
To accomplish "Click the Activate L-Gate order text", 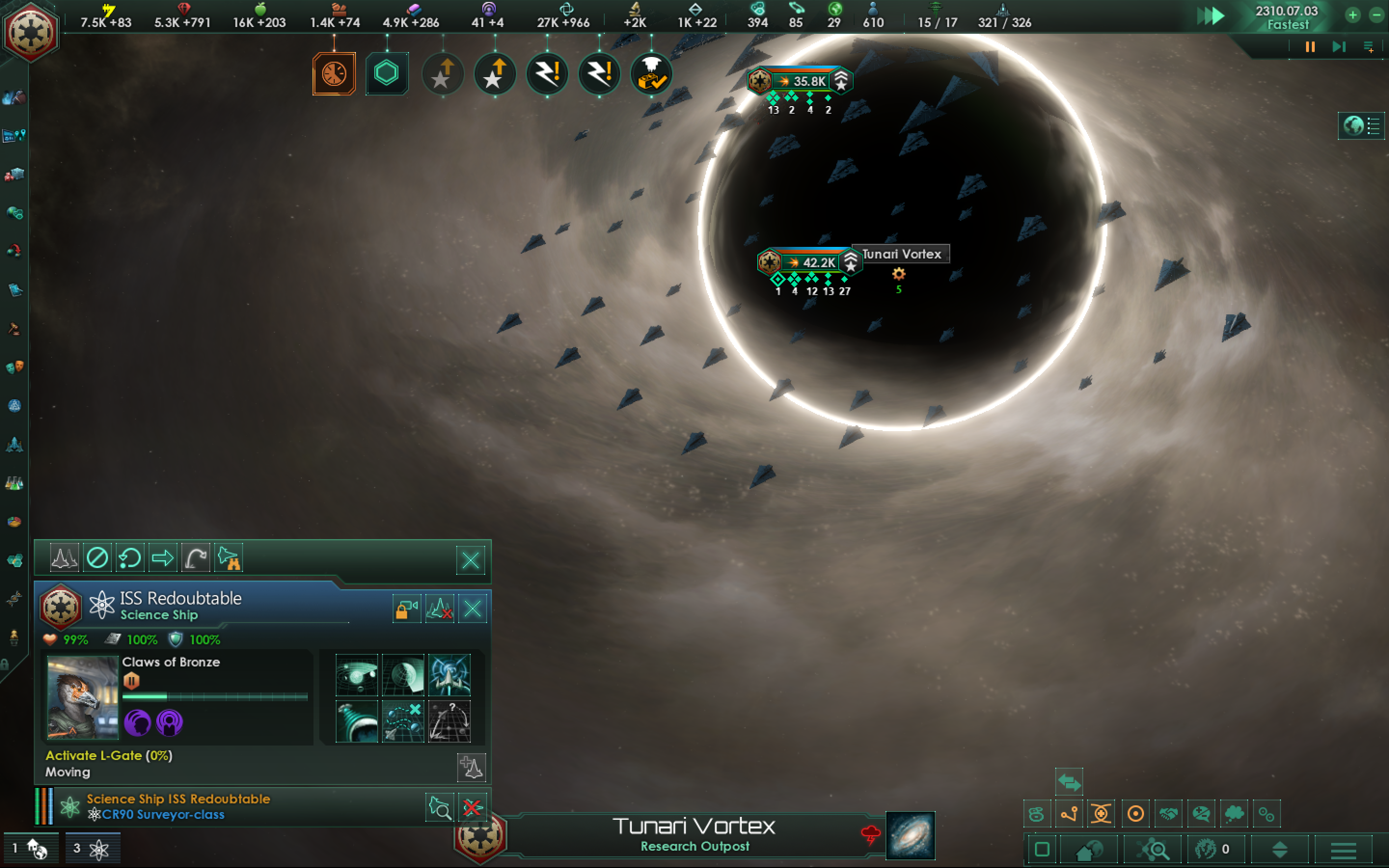I will tap(109, 756).
